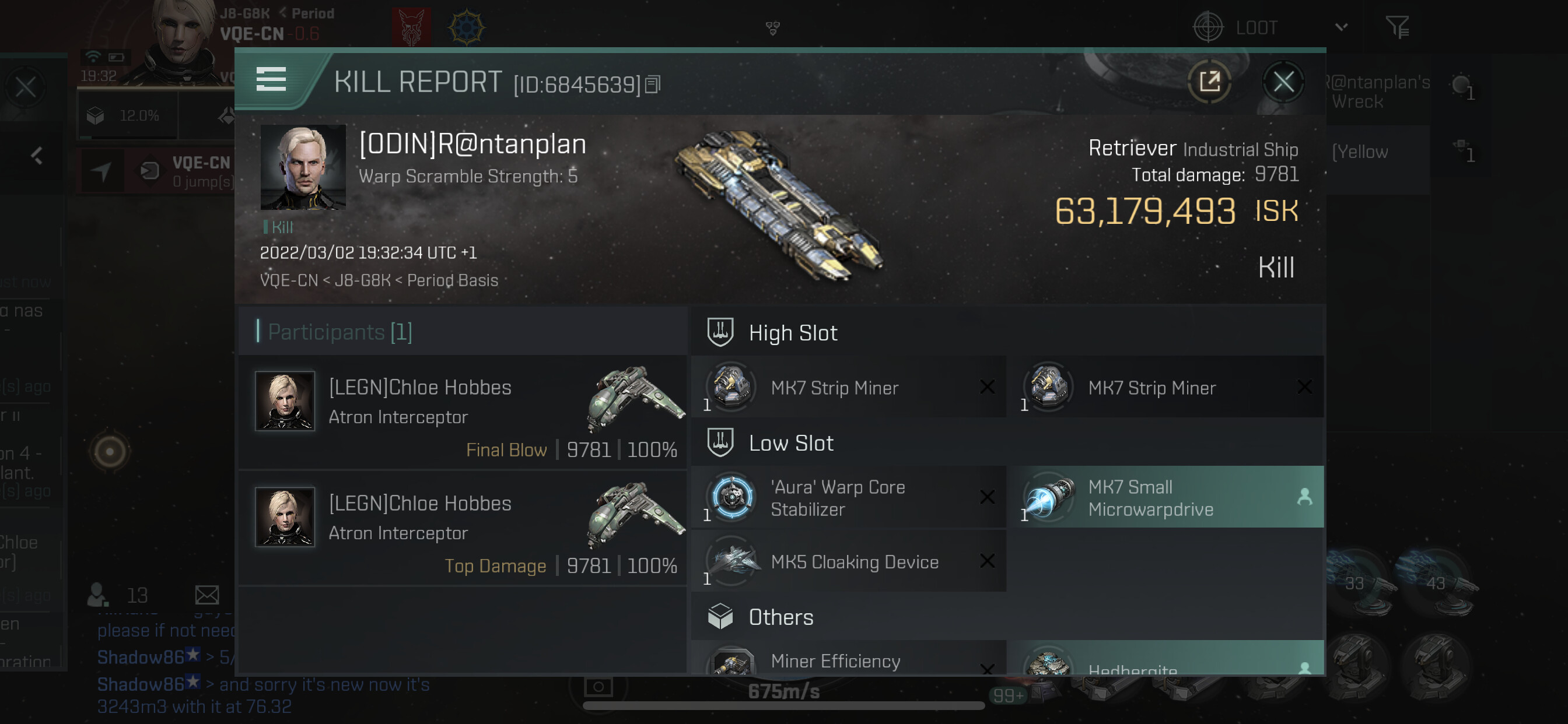1568x724 pixels.
Task: Share the kill report externally
Action: click(1209, 82)
